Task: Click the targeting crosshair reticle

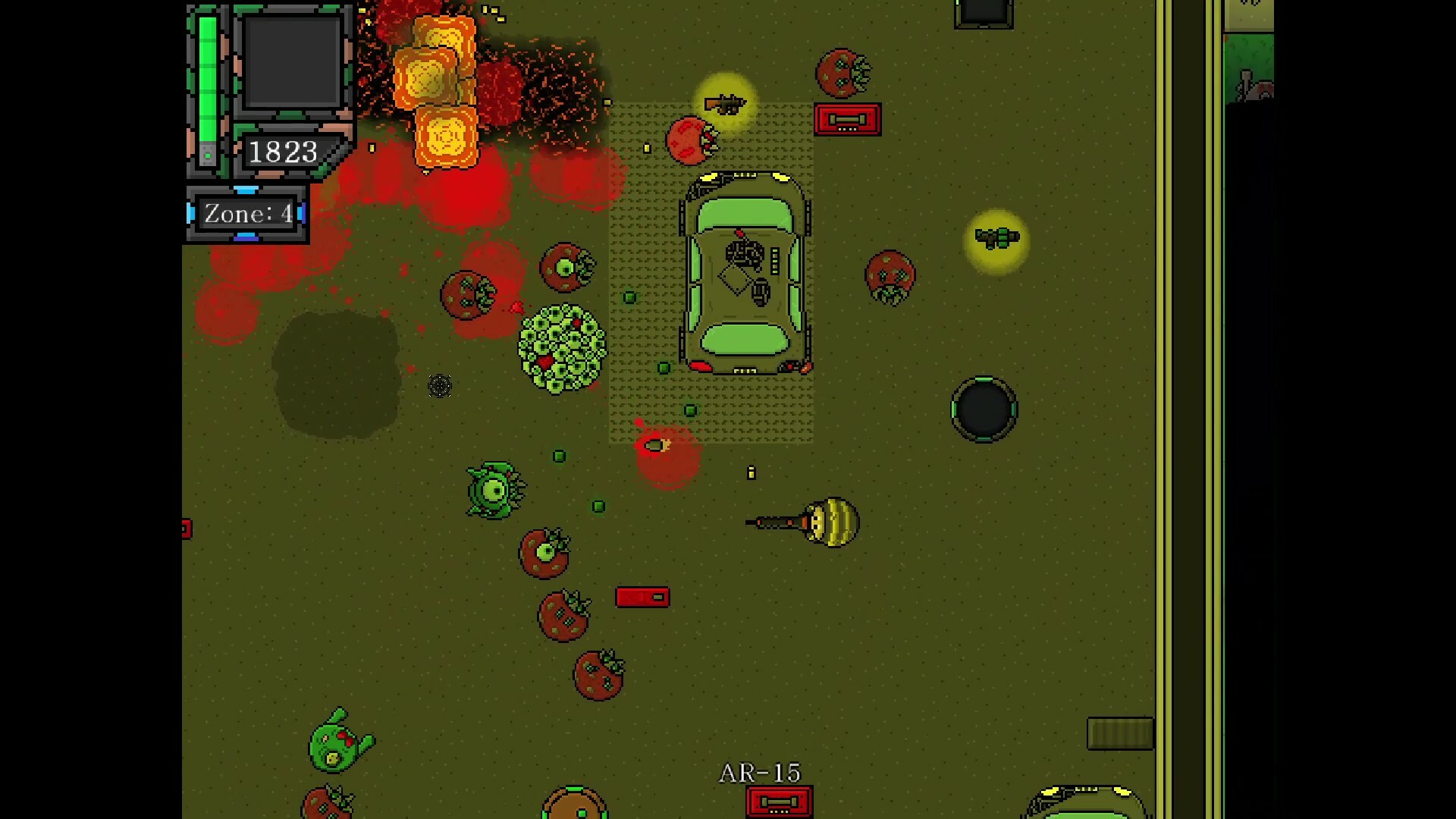Action: coord(440,386)
